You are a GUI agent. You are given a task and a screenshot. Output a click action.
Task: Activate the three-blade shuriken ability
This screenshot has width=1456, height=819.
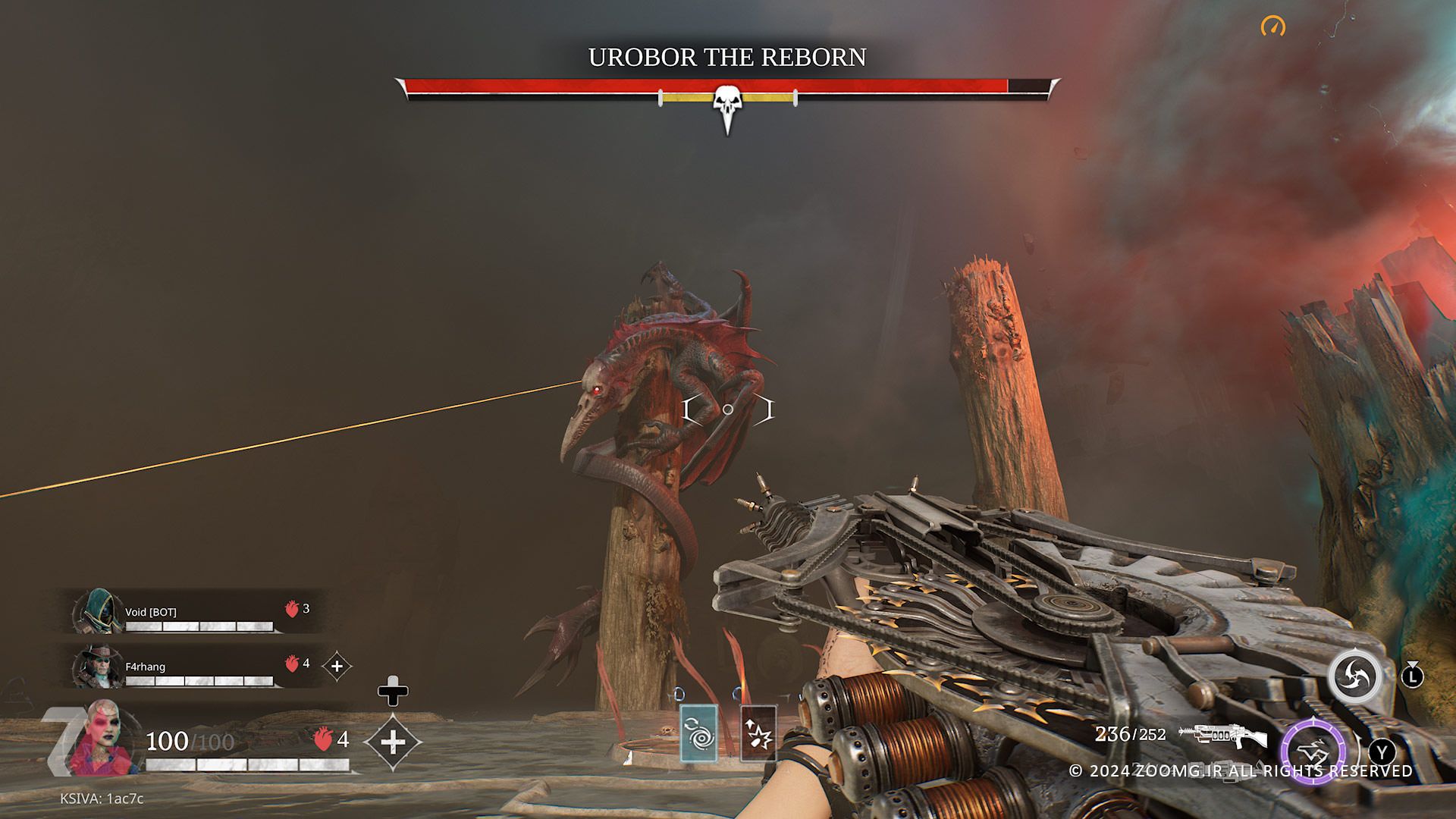pyautogui.click(x=1354, y=676)
